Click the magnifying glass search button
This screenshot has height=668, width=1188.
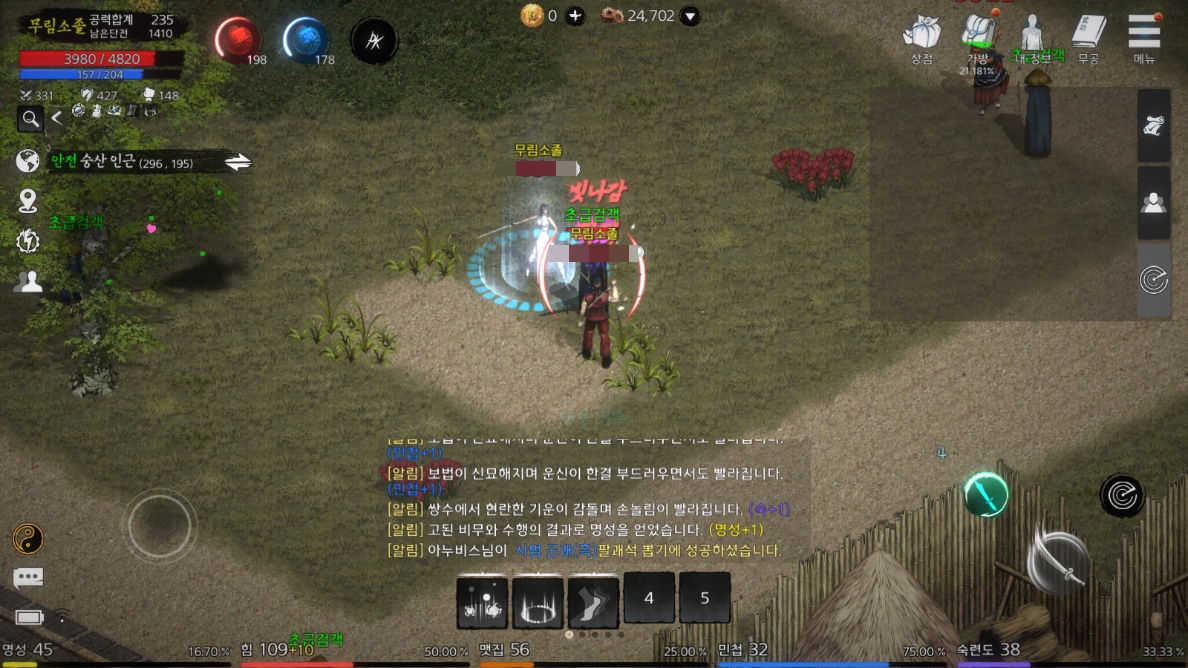tap(31, 120)
